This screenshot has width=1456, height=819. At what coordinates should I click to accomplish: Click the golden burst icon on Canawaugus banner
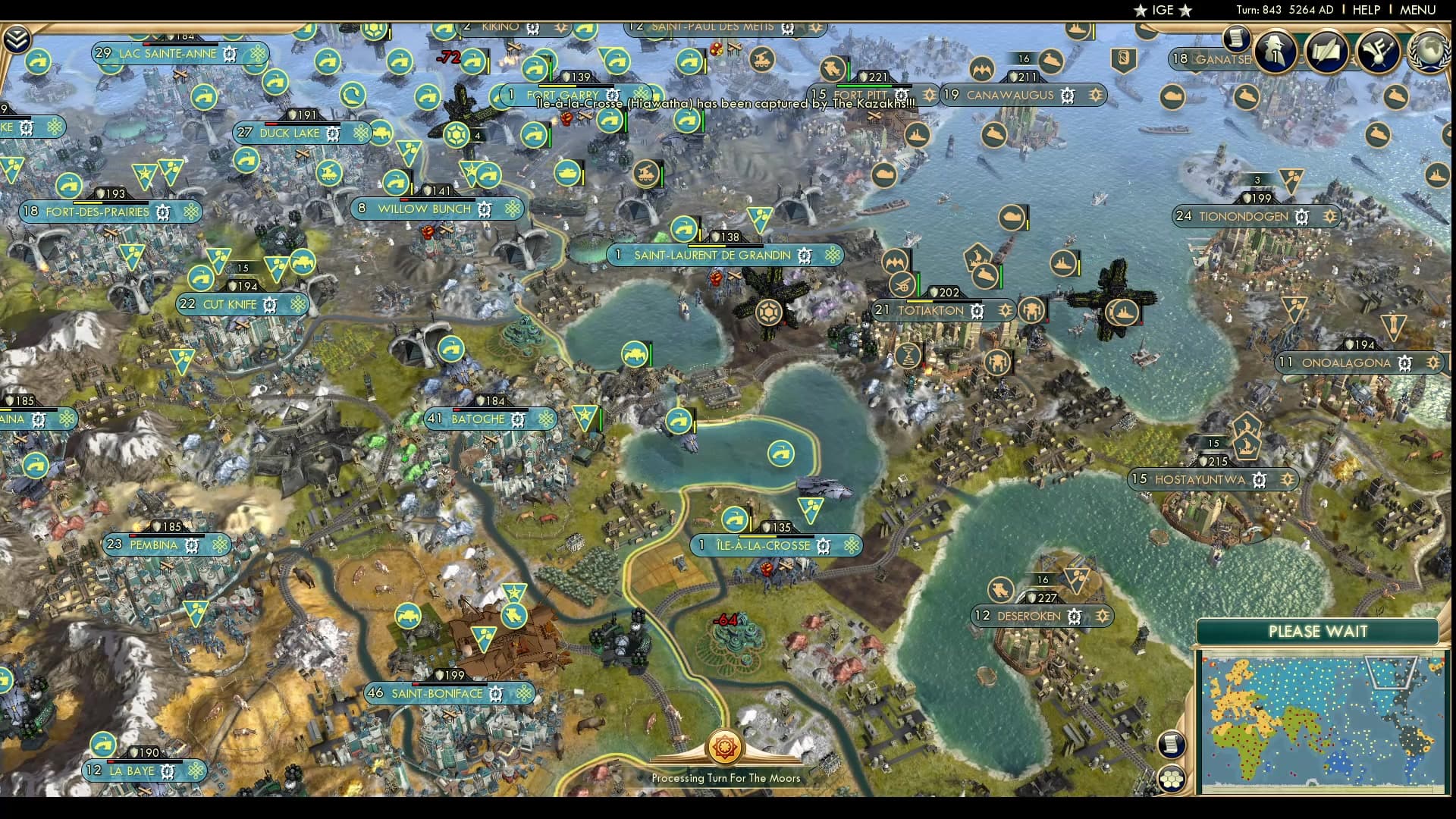(1095, 96)
